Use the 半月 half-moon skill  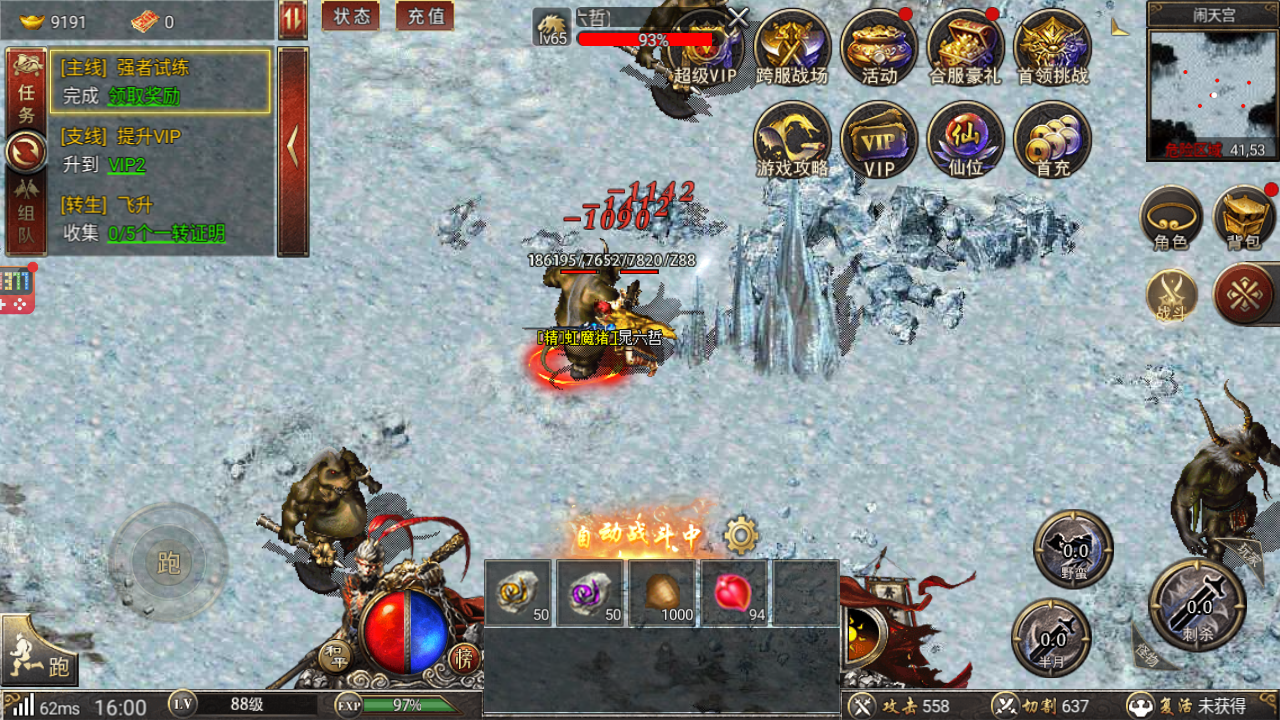[1051, 636]
